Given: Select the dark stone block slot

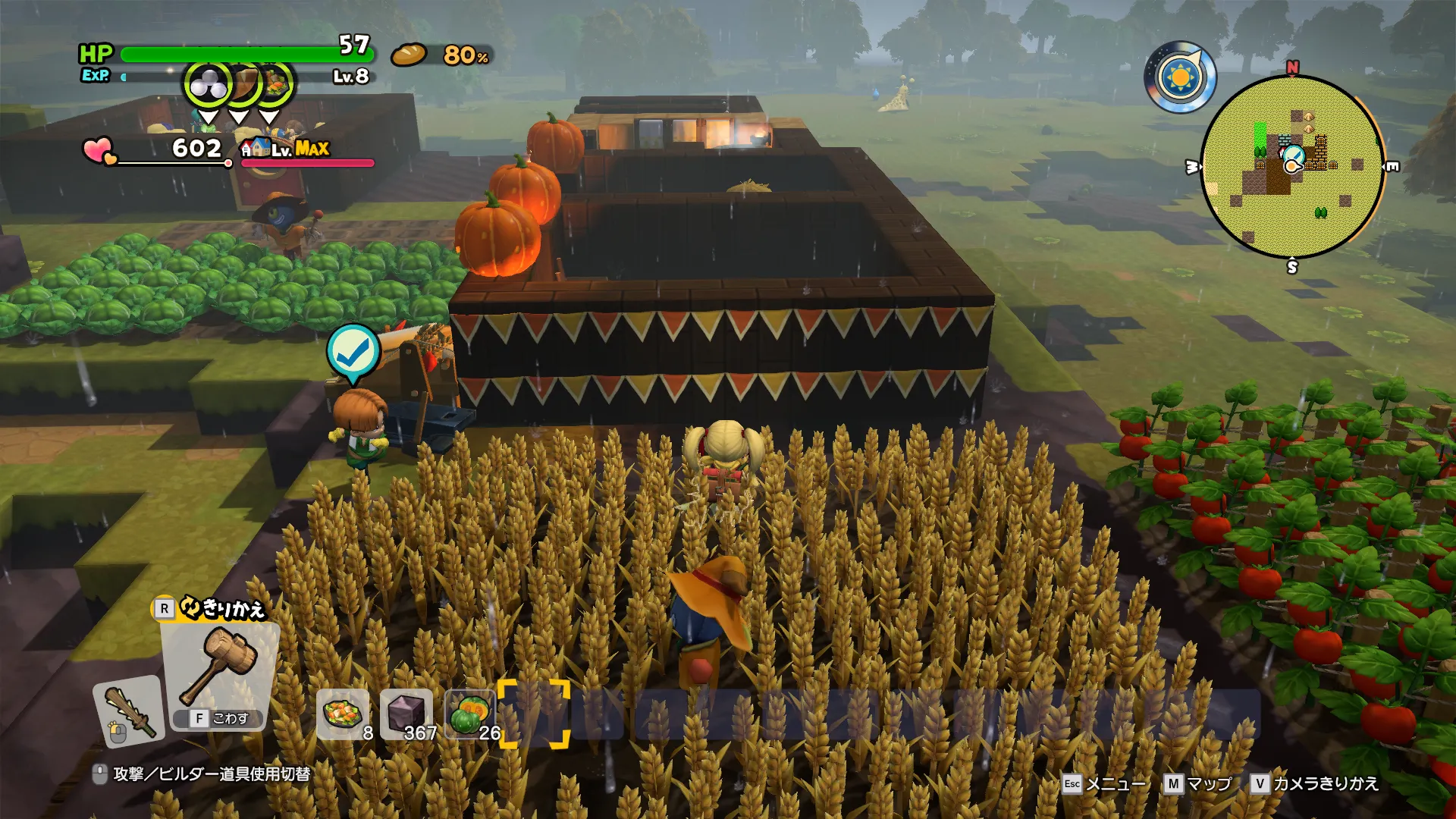Looking at the screenshot, I should tap(406, 714).
